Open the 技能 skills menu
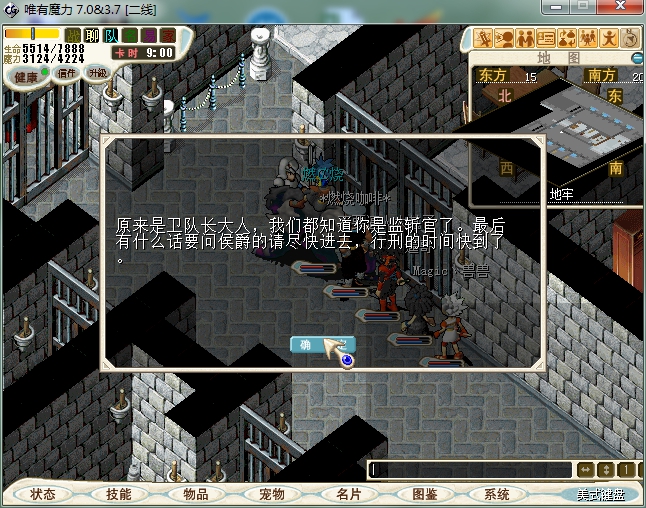The height and width of the screenshot is (508, 646). click(118, 494)
